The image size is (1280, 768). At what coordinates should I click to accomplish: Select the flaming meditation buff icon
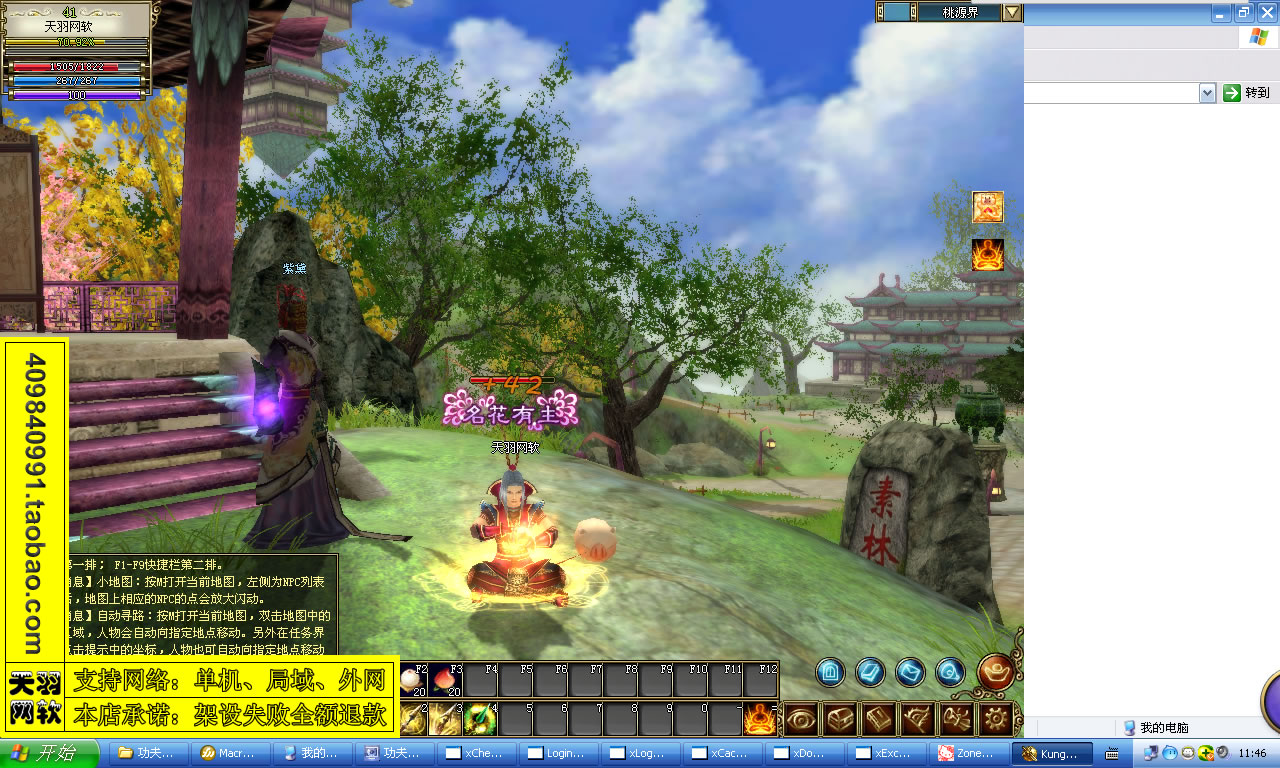coord(988,255)
